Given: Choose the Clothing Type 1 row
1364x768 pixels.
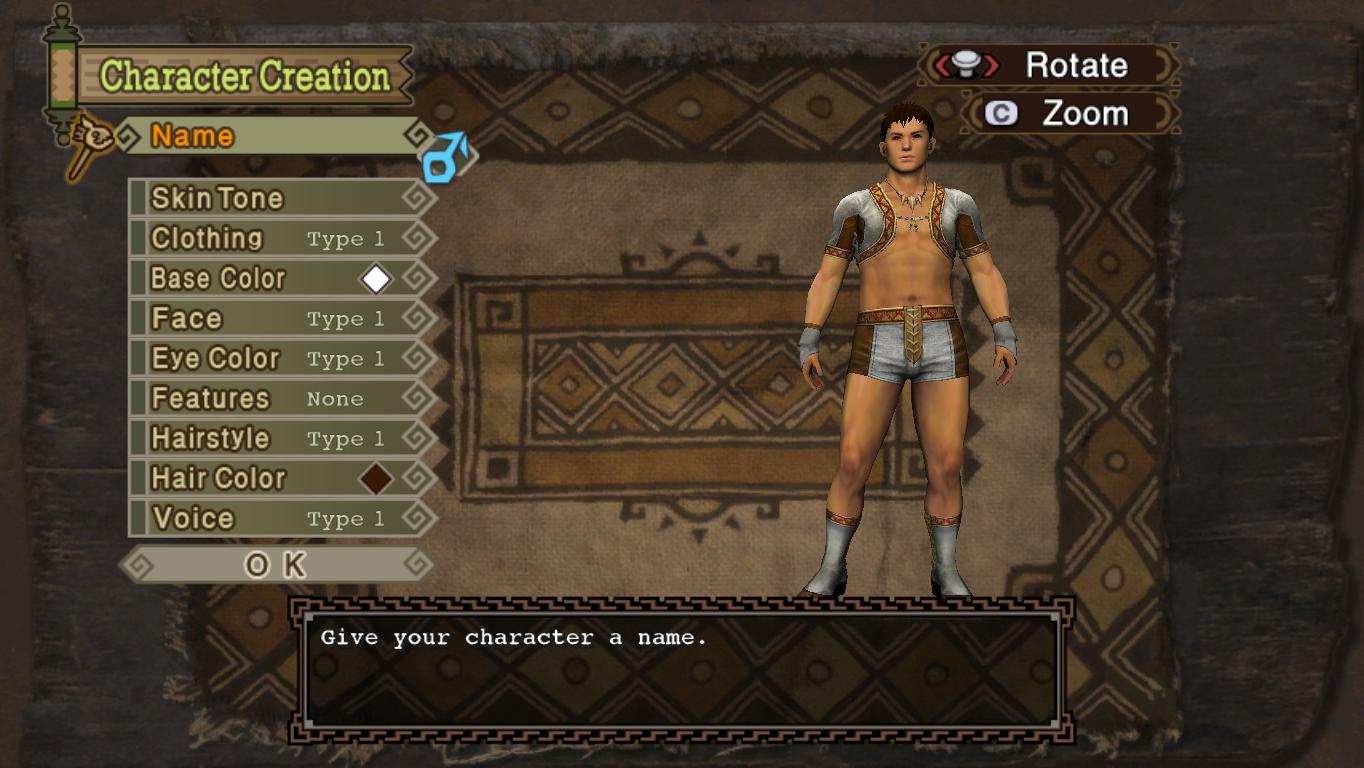Looking at the screenshot, I should [280, 238].
